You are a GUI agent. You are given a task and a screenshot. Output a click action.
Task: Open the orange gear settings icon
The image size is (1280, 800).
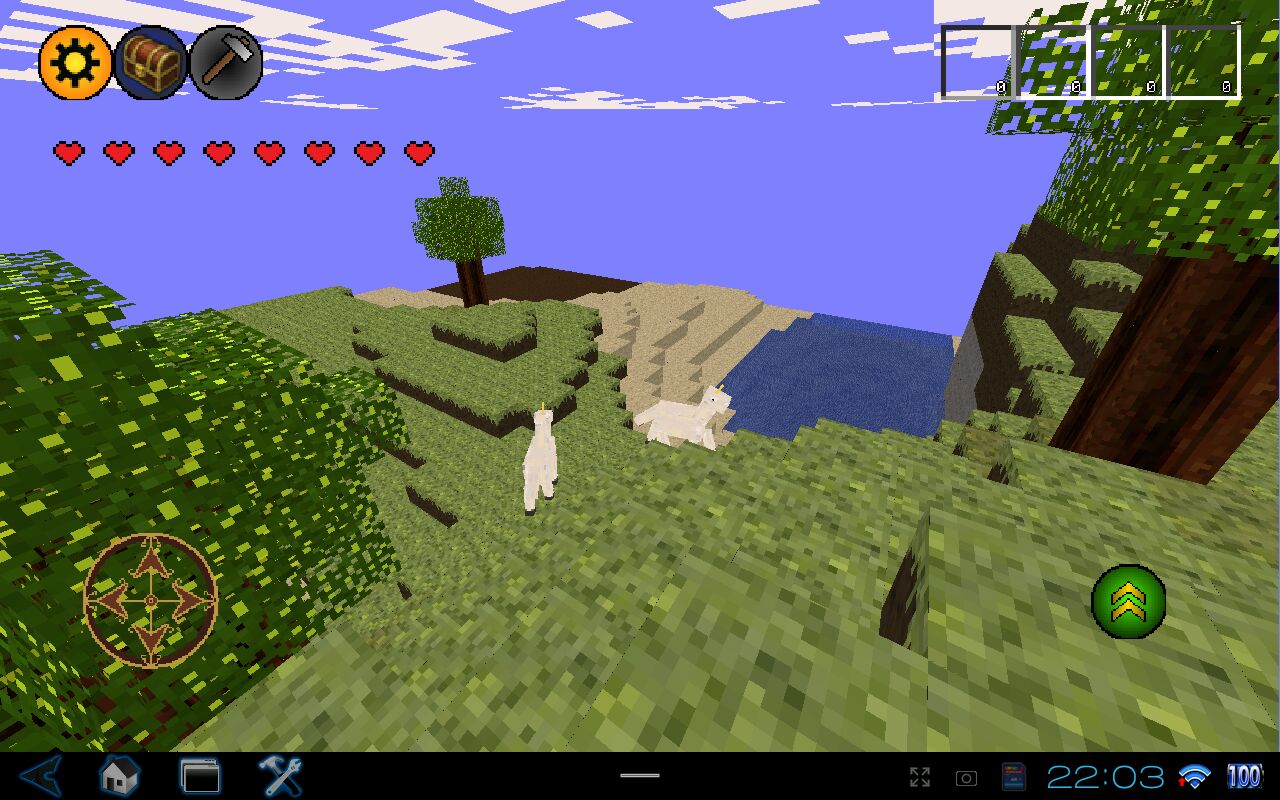75,63
